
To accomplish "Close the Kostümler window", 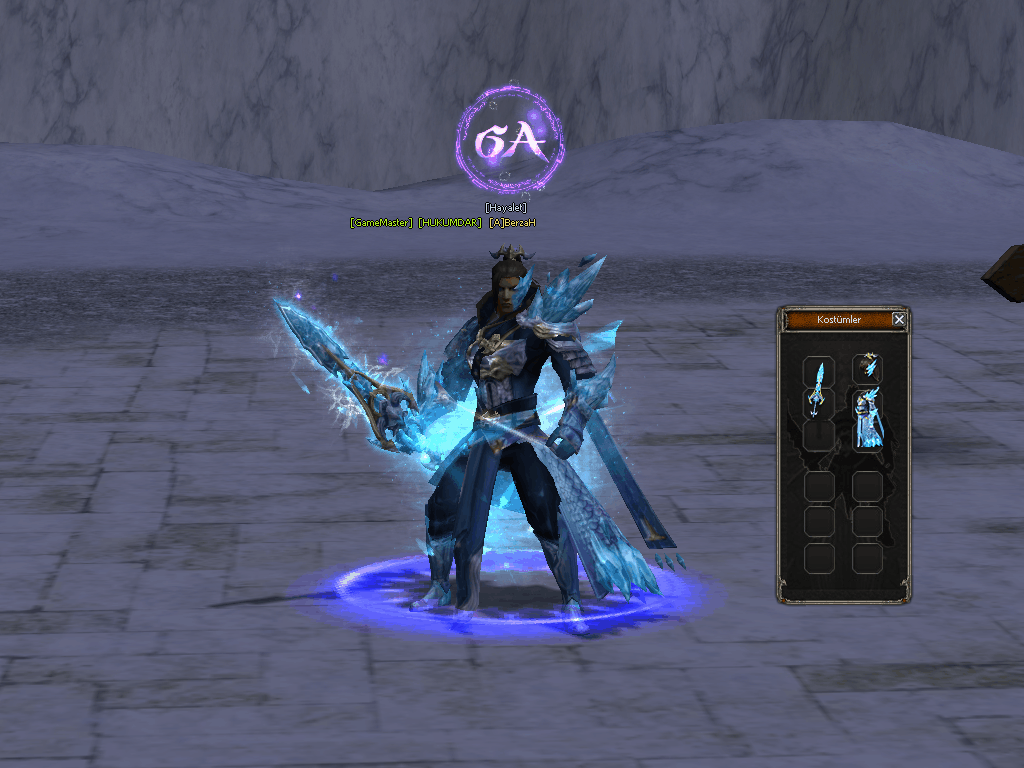I will (898, 320).
